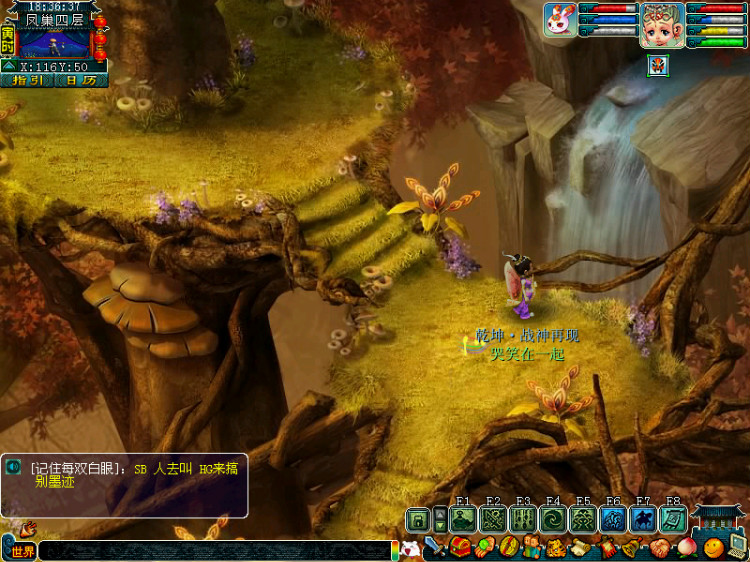This screenshot has width=750, height=562.
Task: Open the red treasure chest inventory
Action: coord(460,547)
